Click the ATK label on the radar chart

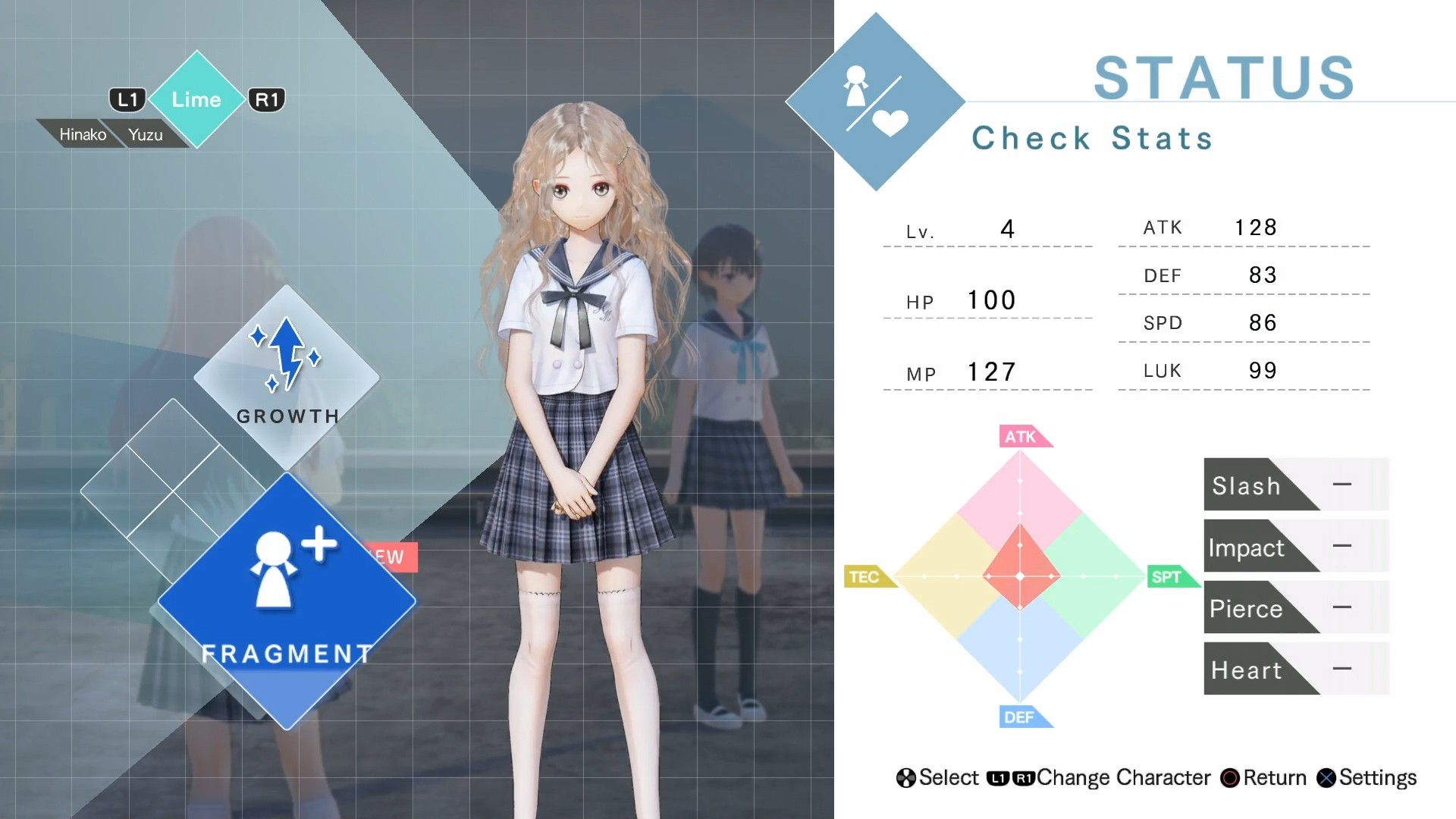(1023, 436)
